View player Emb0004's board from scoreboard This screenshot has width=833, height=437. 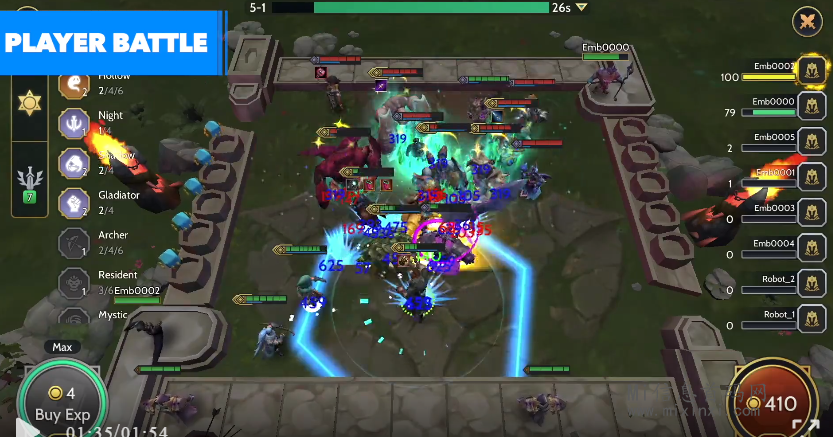coord(811,250)
